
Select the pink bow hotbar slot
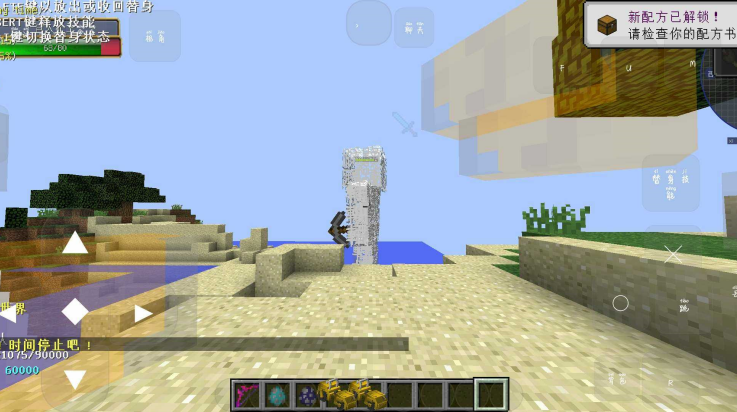pyautogui.click(x=246, y=395)
